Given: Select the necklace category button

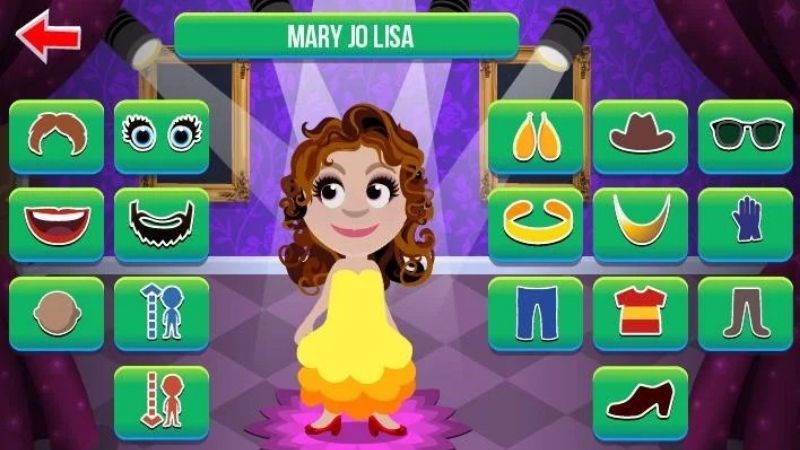Looking at the screenshot, I should point(640,225).
